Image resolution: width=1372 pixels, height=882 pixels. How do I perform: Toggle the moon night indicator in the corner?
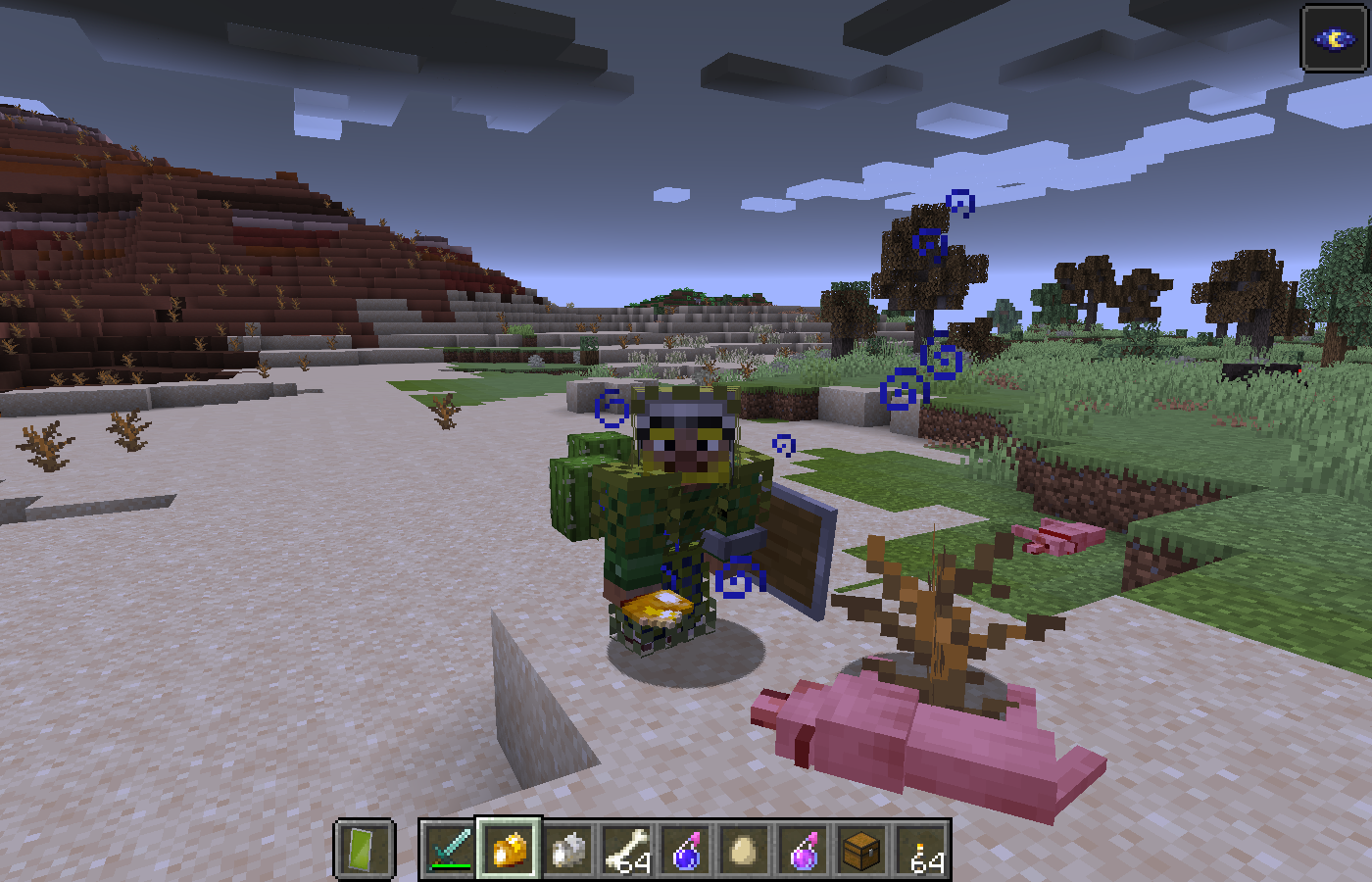1335,39
